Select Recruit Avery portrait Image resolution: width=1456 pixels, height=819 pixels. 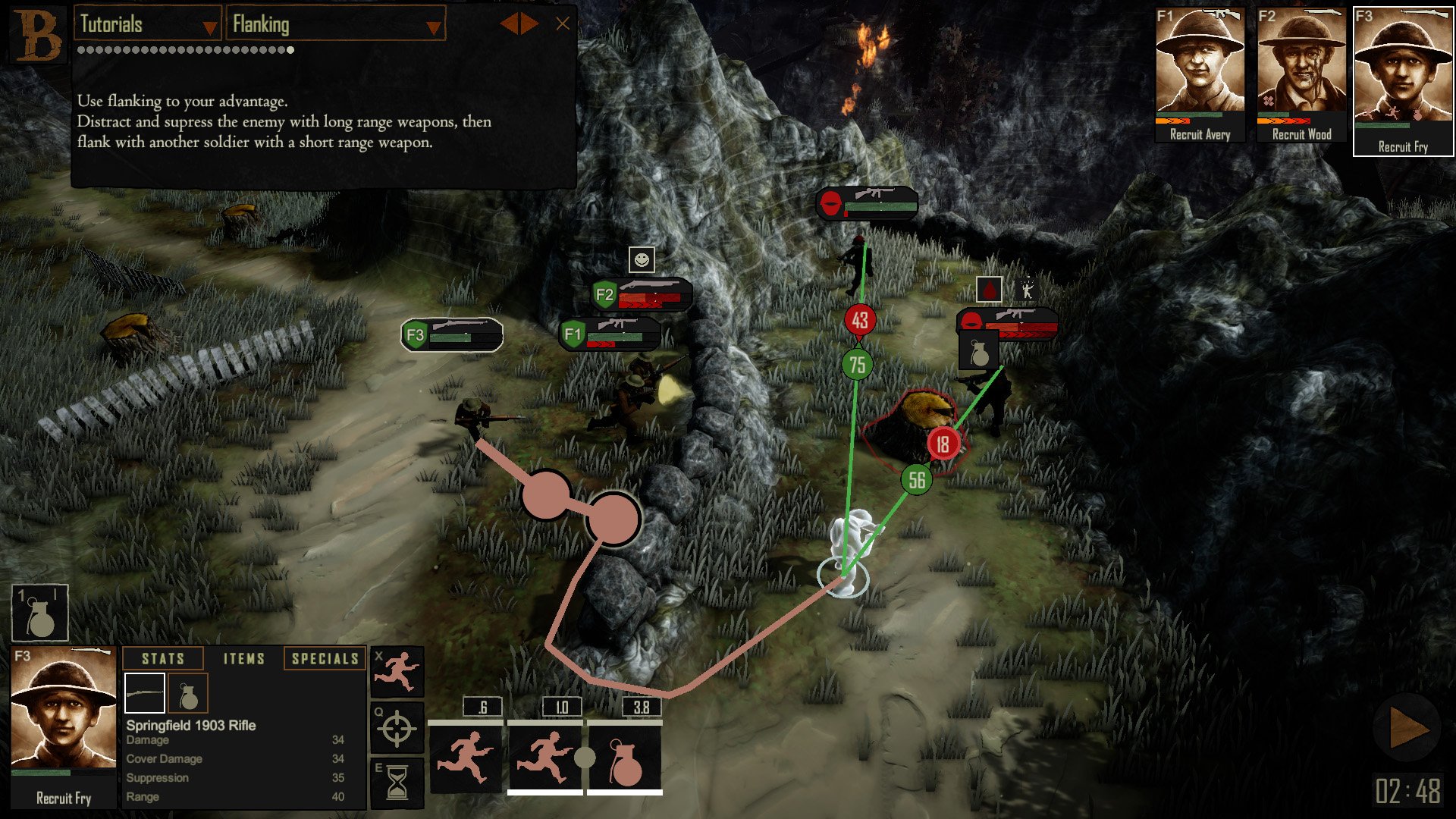(1200, 74)
